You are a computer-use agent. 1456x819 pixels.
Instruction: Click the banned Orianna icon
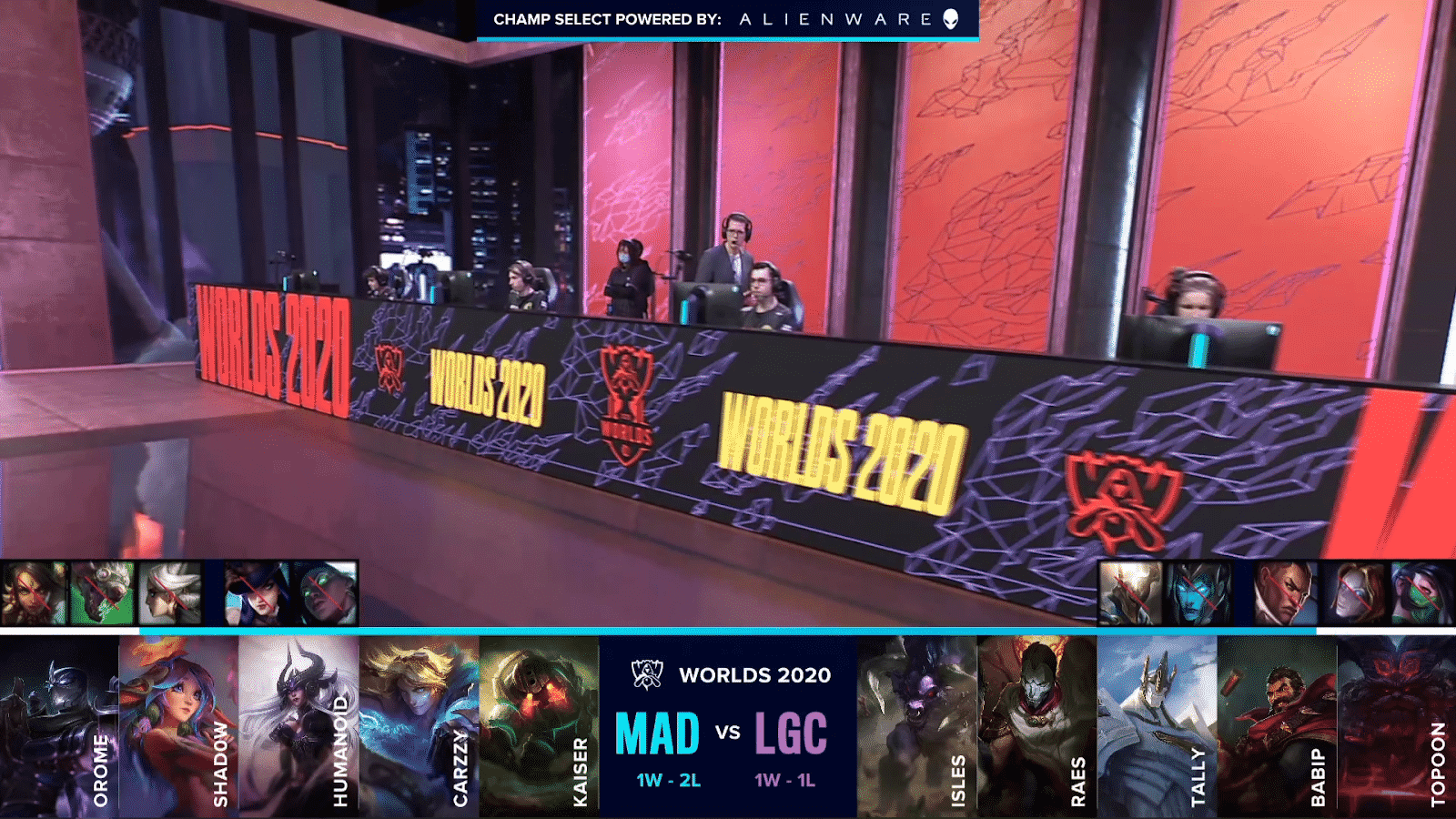pos(1353,593)
